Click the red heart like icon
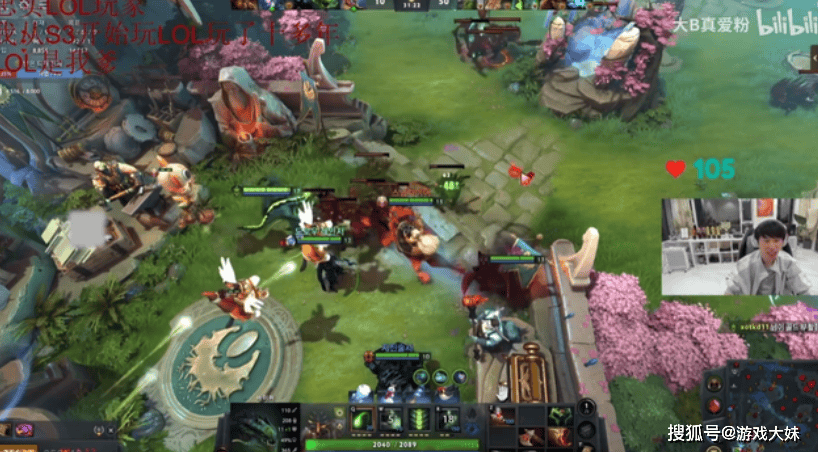Screen dimensions: 818x452 point(676,169)
